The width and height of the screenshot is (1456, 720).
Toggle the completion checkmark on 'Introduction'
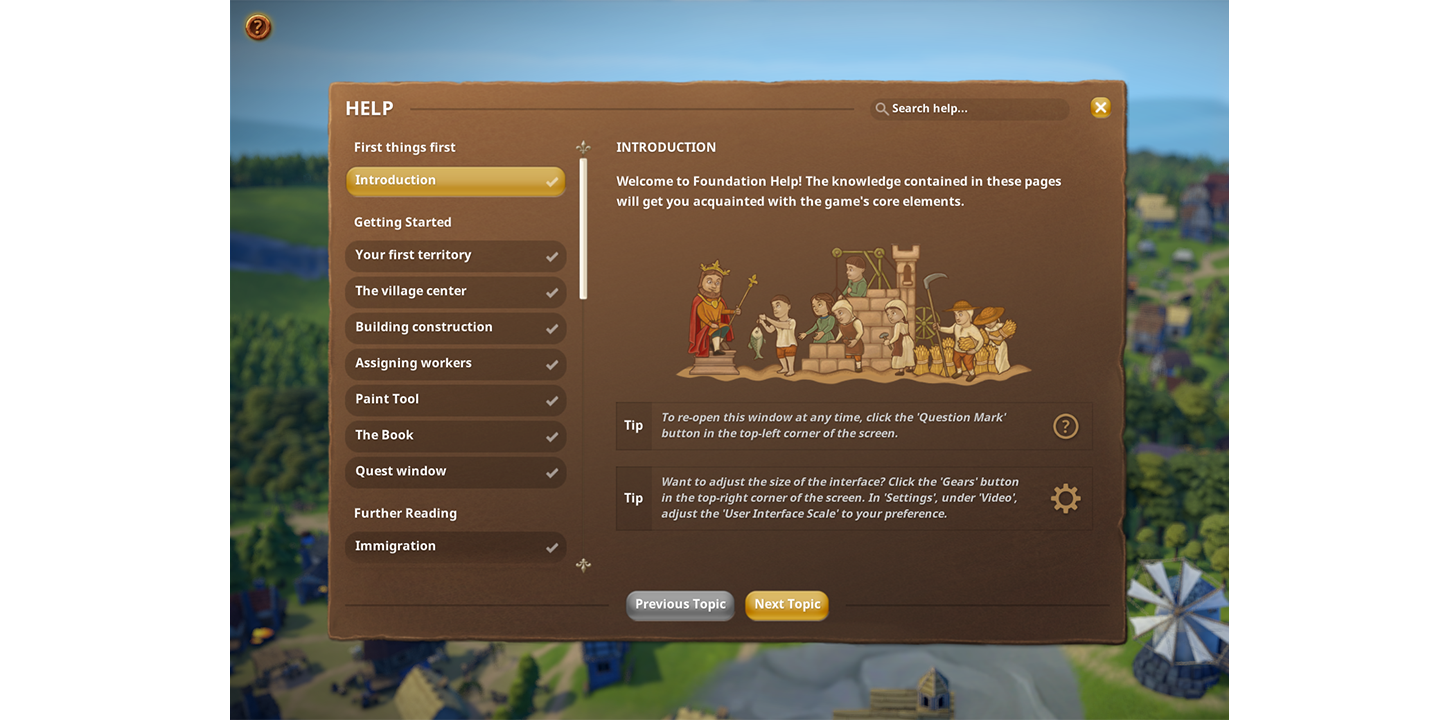click(552, 181)
